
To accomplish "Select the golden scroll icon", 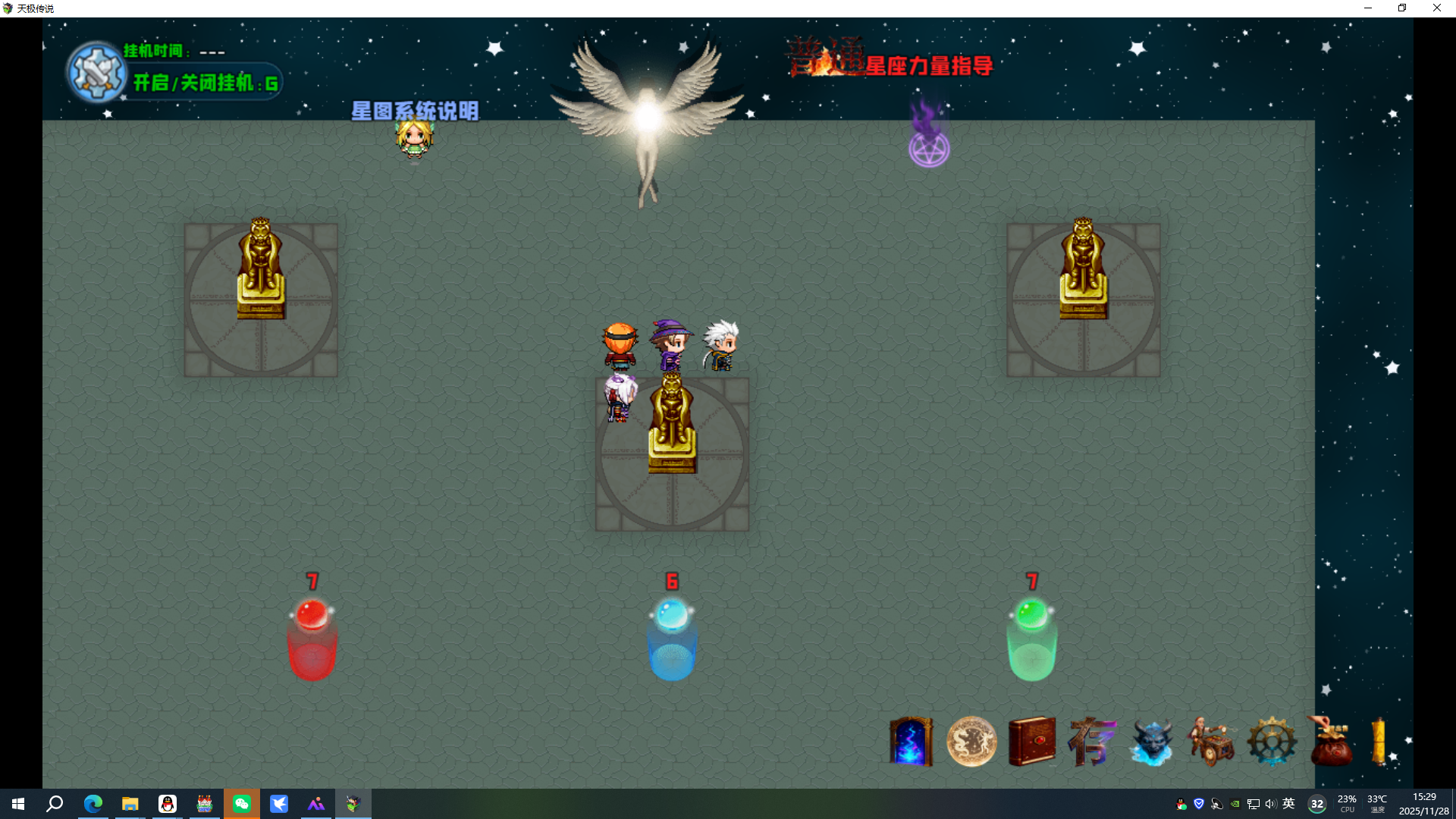I will pyautogui.click(x=1379, y=741).
